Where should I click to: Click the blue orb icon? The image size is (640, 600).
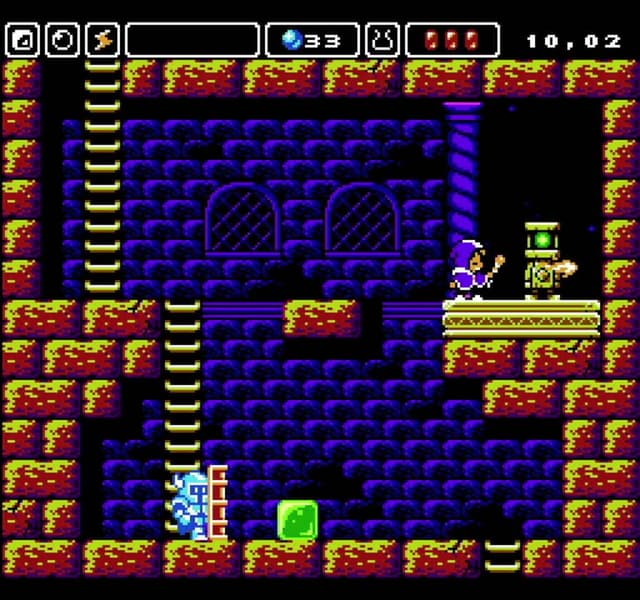click(292, 40)
